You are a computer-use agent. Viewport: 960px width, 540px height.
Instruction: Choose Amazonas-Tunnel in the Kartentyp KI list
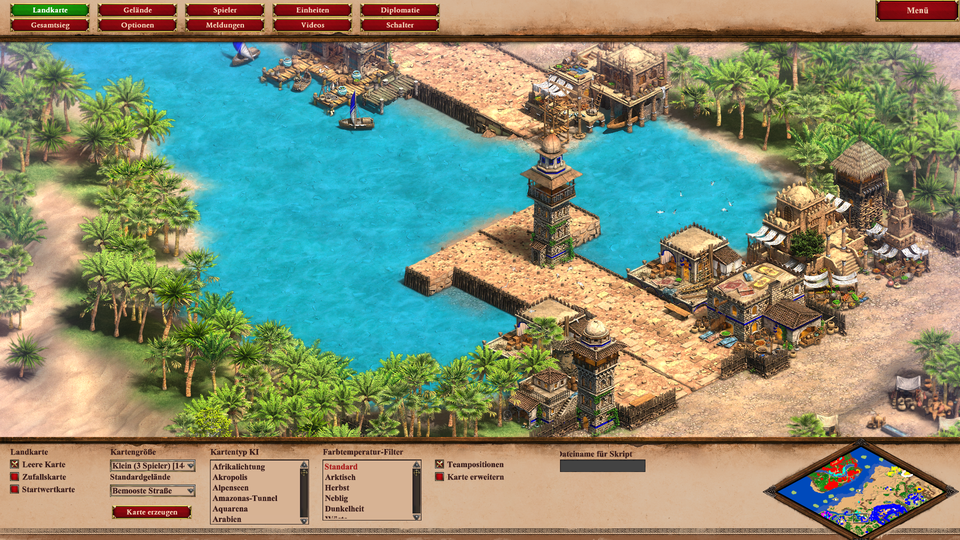pos(244,498)
